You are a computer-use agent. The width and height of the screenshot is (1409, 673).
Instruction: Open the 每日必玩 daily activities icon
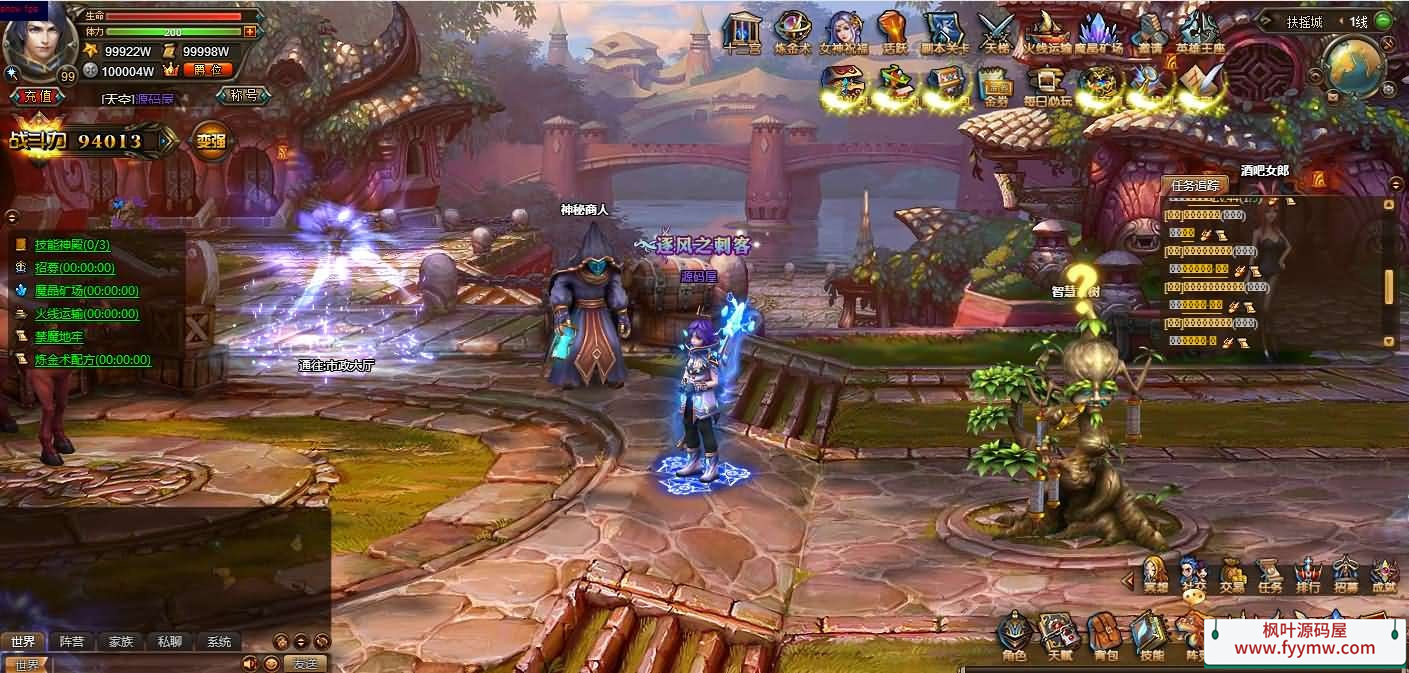(1047, 84)
